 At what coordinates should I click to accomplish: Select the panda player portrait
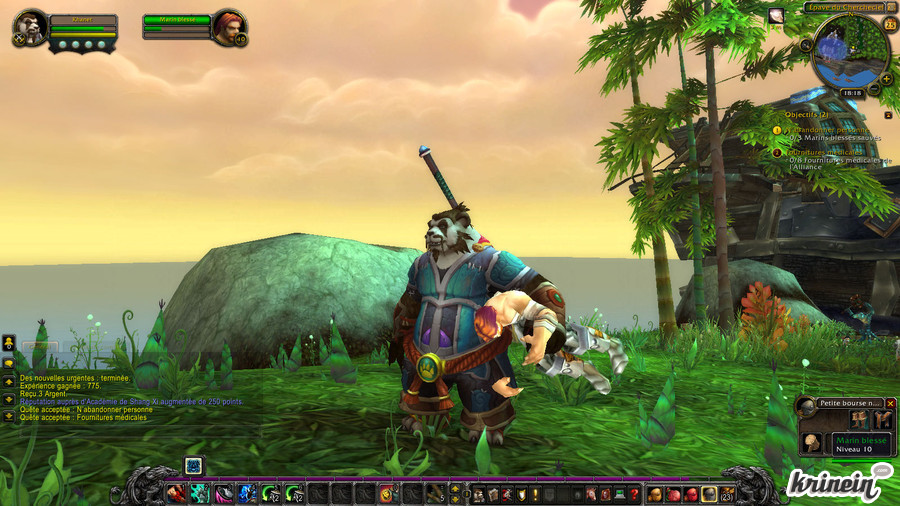[31, 27]
